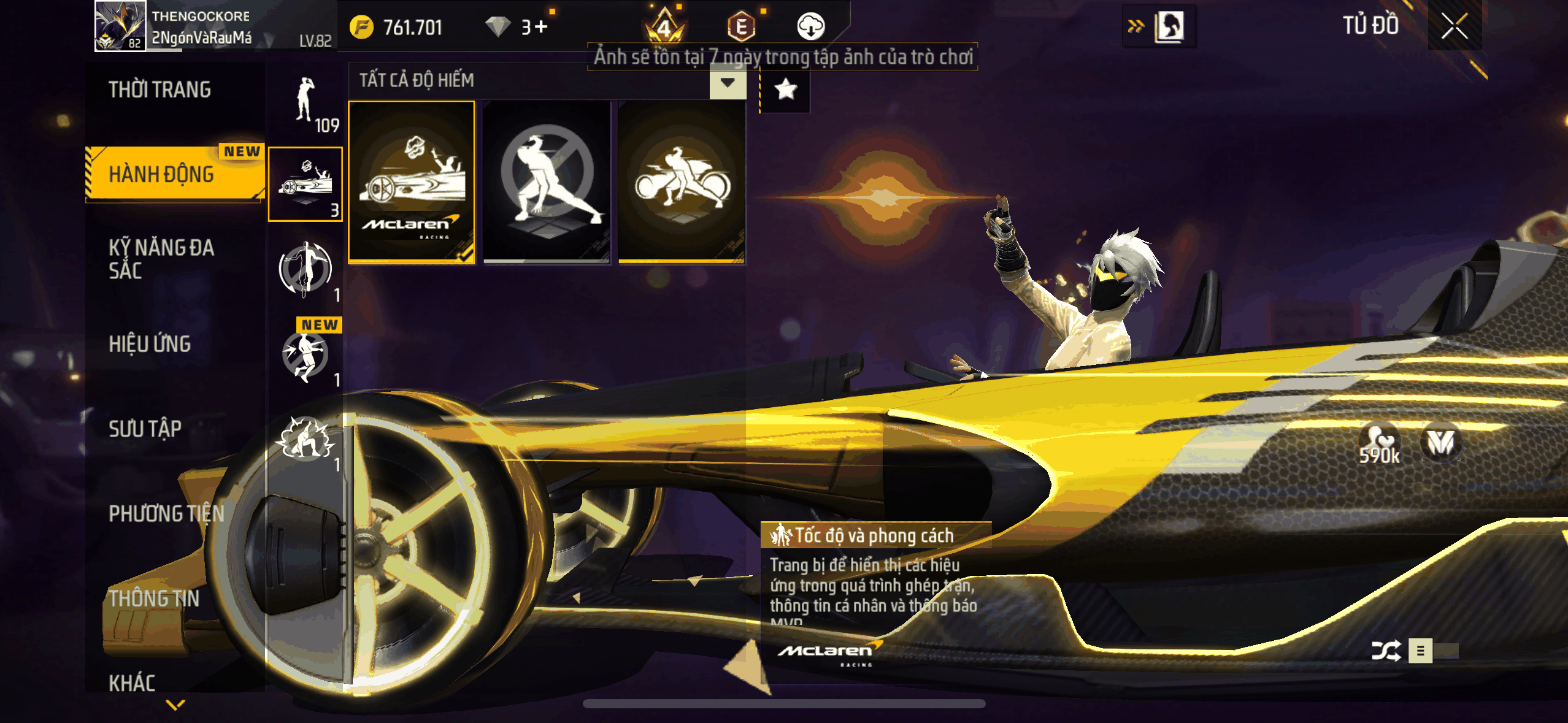Choose the crossed-out pose emote card
Viewport: 1568px width, 723px height.
547,182
